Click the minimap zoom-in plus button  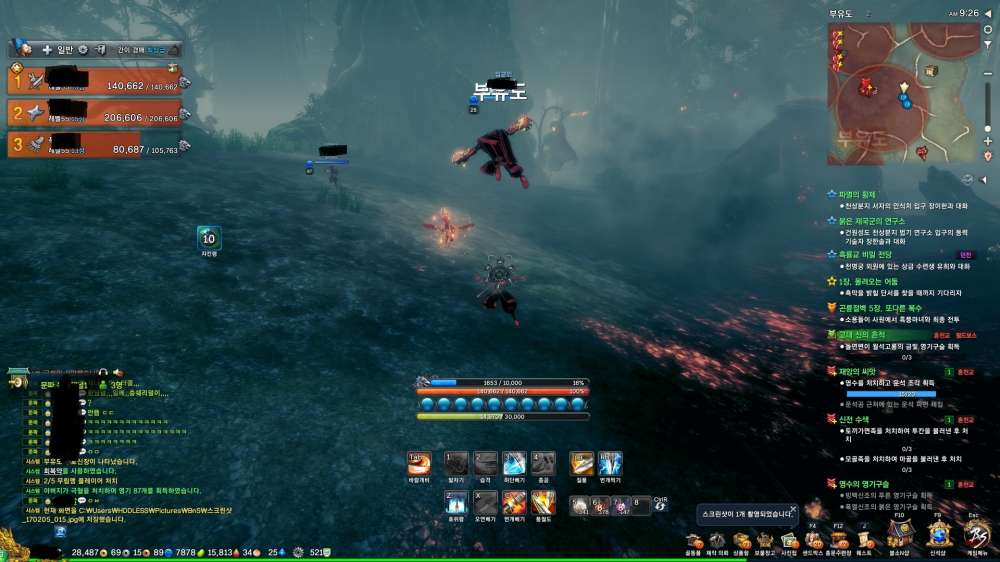[x=988, y=142]
